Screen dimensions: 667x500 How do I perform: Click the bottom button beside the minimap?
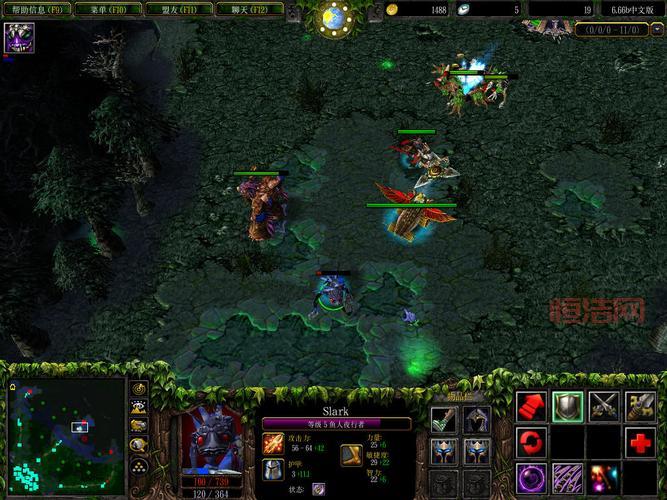[x=140, y=466]
